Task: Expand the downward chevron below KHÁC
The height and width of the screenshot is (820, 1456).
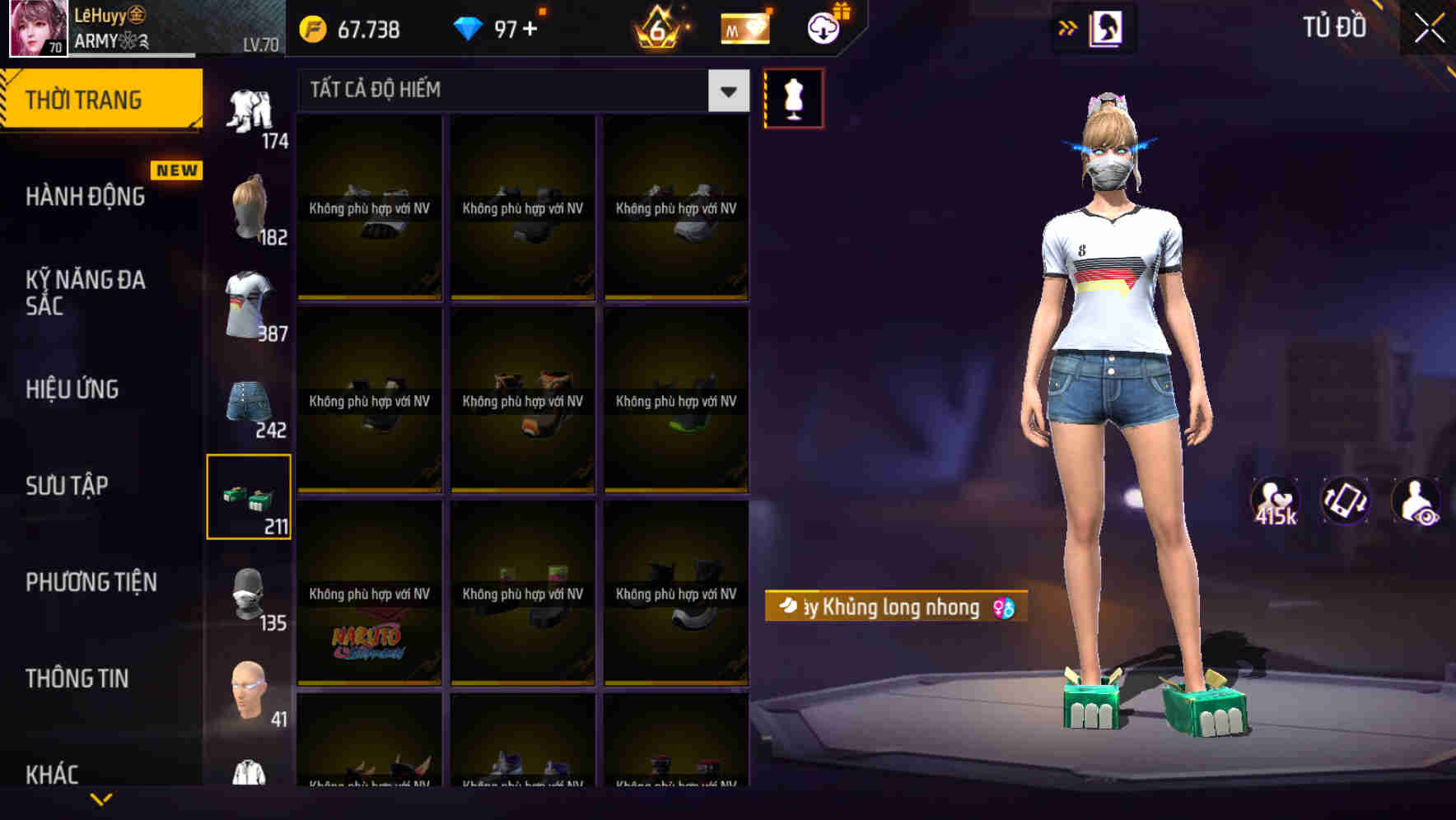Action: pos(102,799)
